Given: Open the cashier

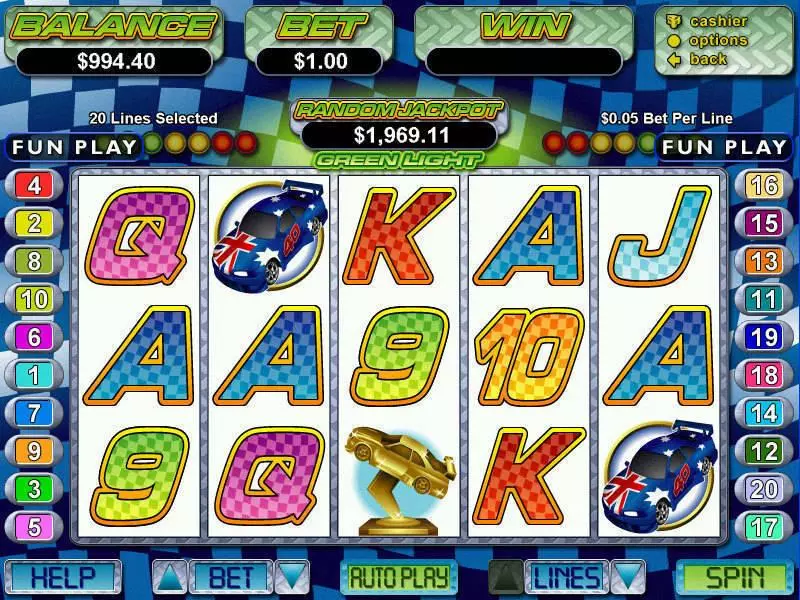Looking at the screenshot, I should pos(717,21).
